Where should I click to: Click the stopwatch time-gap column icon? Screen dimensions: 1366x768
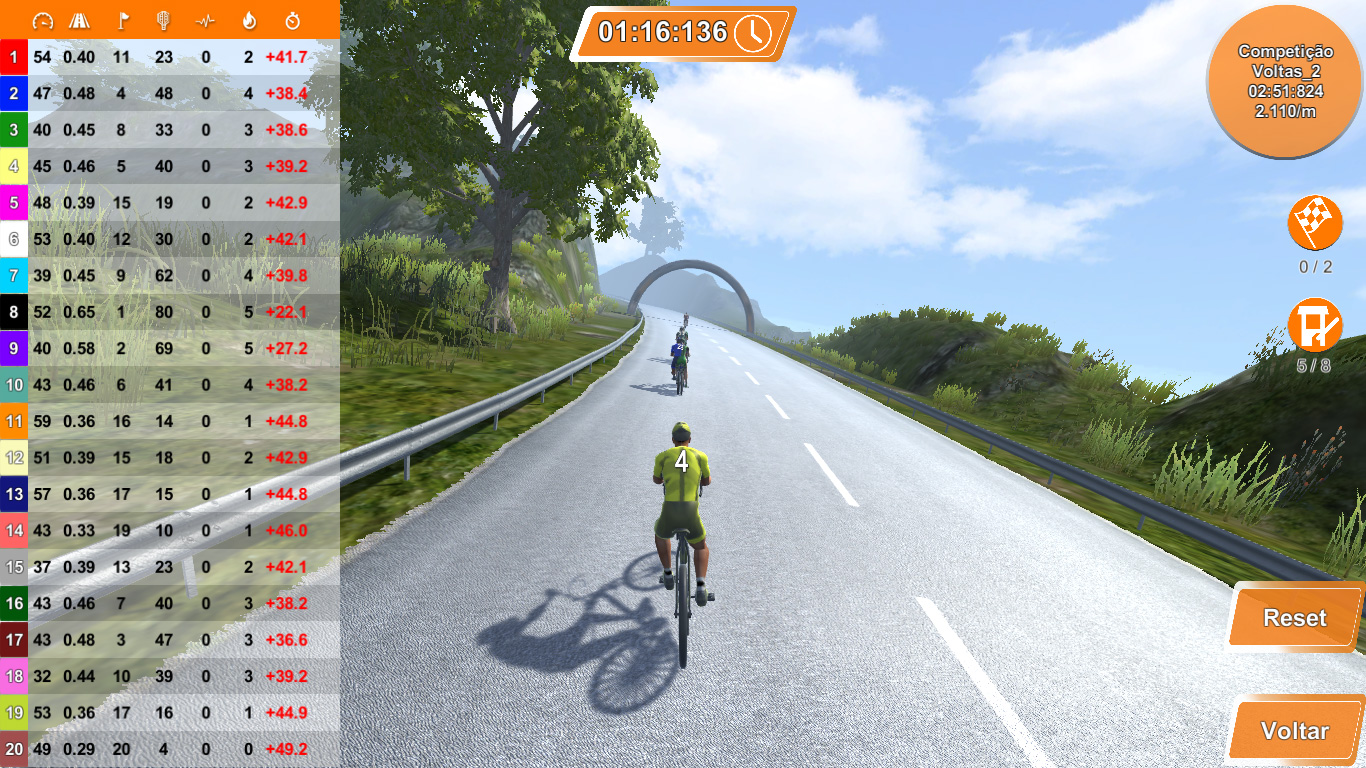tap(292, 20)
